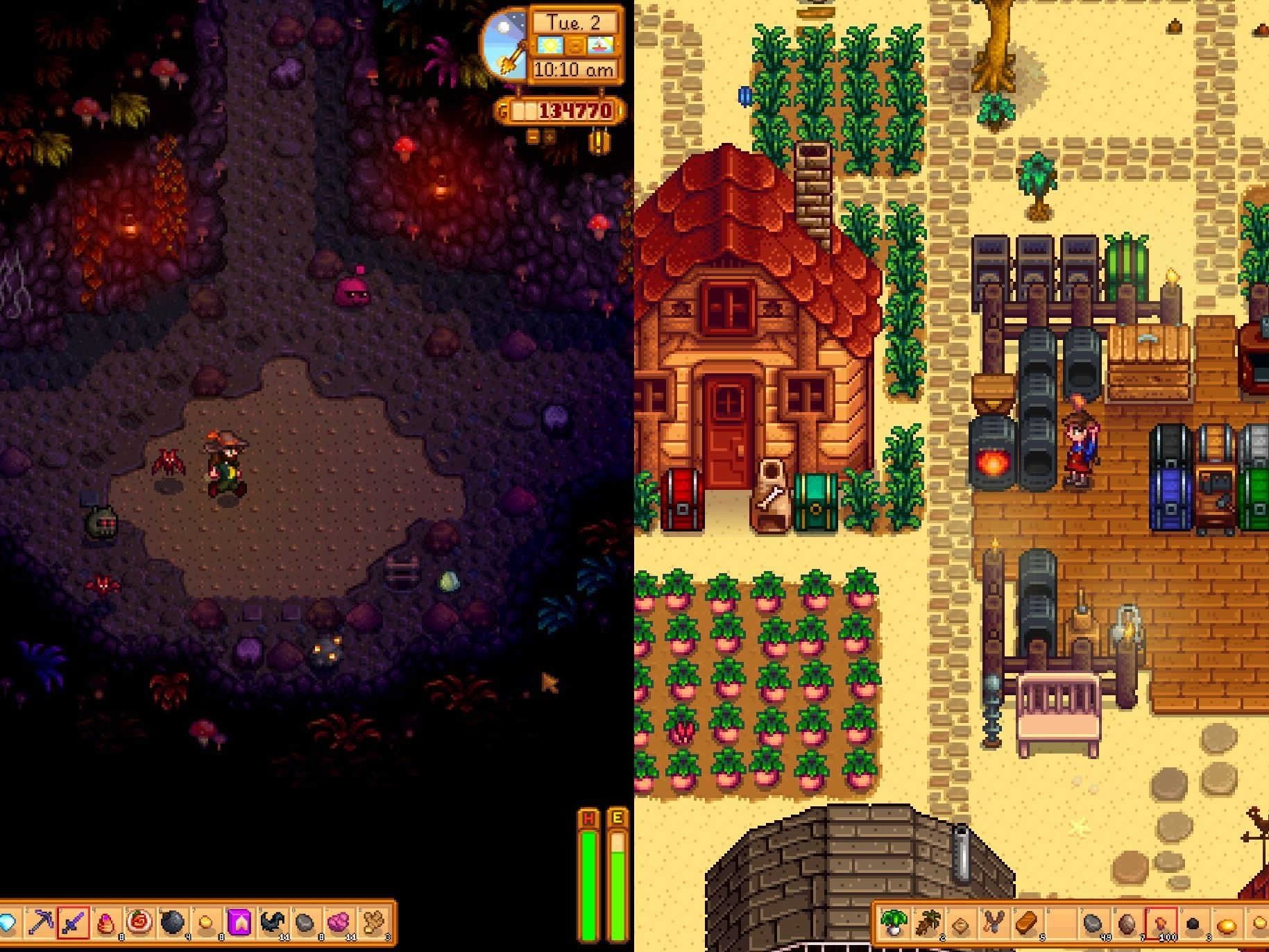Select the pink mineral chunk slot
The height and width of the screenshot is (952, 1269).
click(339, 923)
